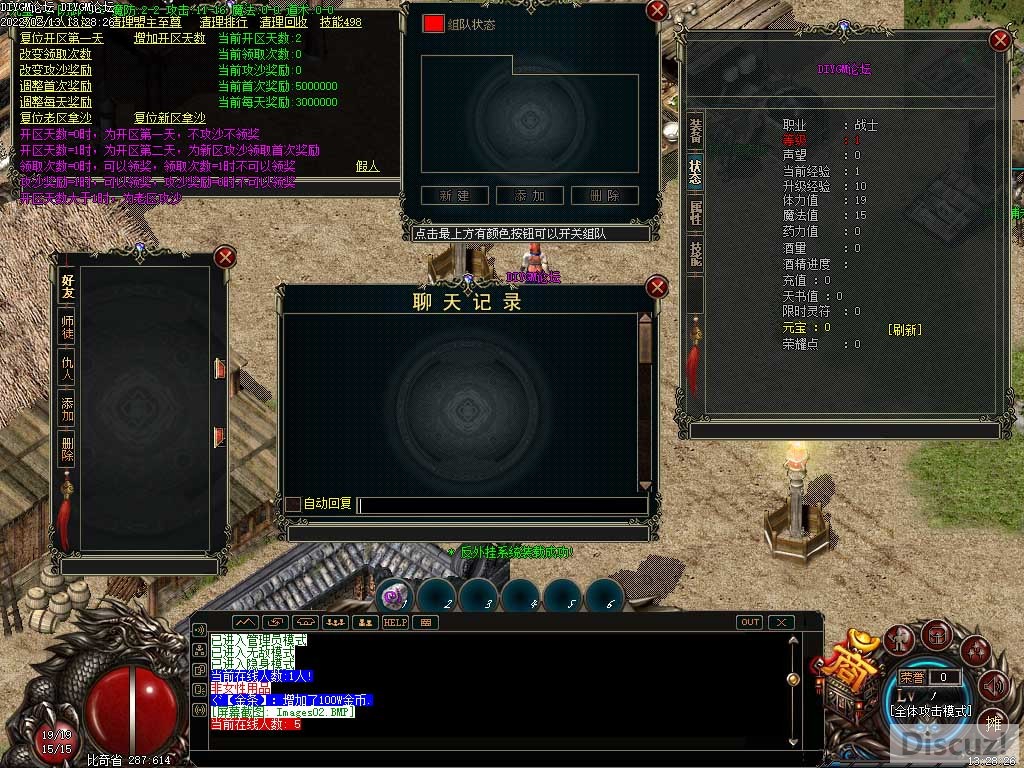Open the HELP button on chat bar

(395, 622)
